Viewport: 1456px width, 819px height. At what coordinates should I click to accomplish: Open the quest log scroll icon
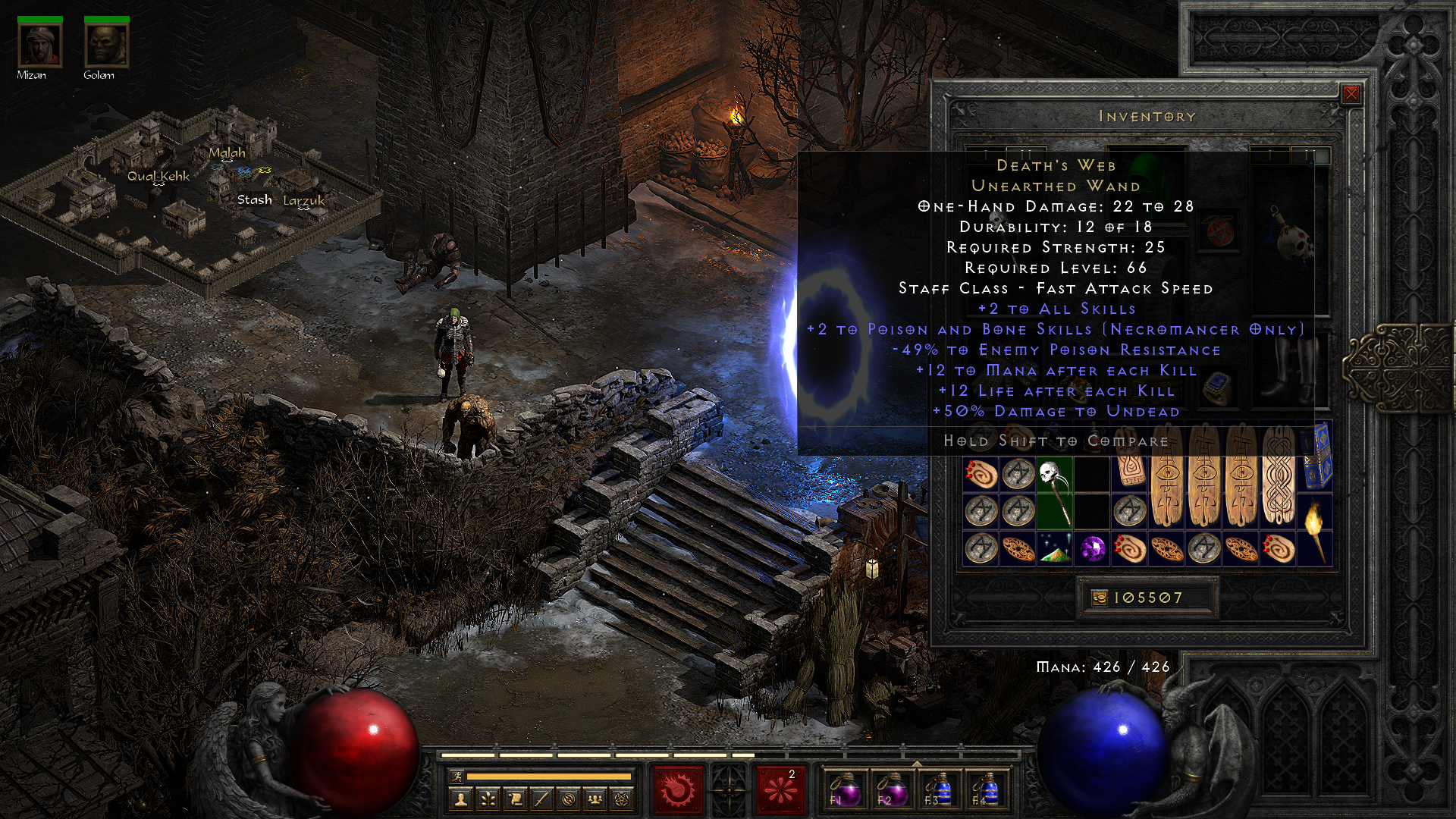point(515,799)
